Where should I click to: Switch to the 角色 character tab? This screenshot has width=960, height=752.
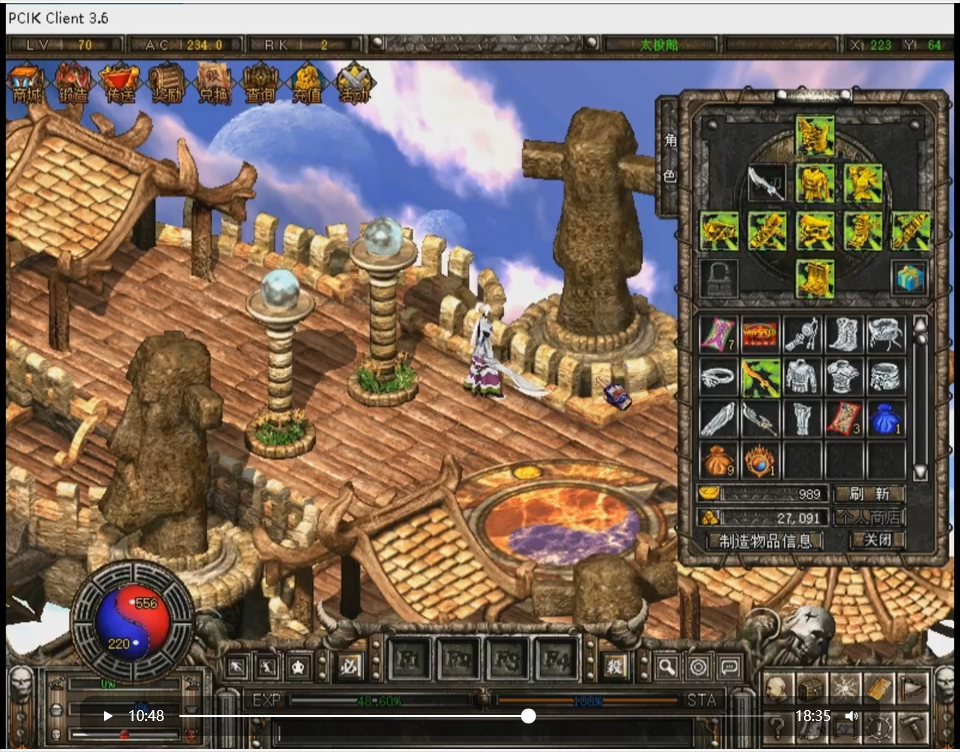669,160
